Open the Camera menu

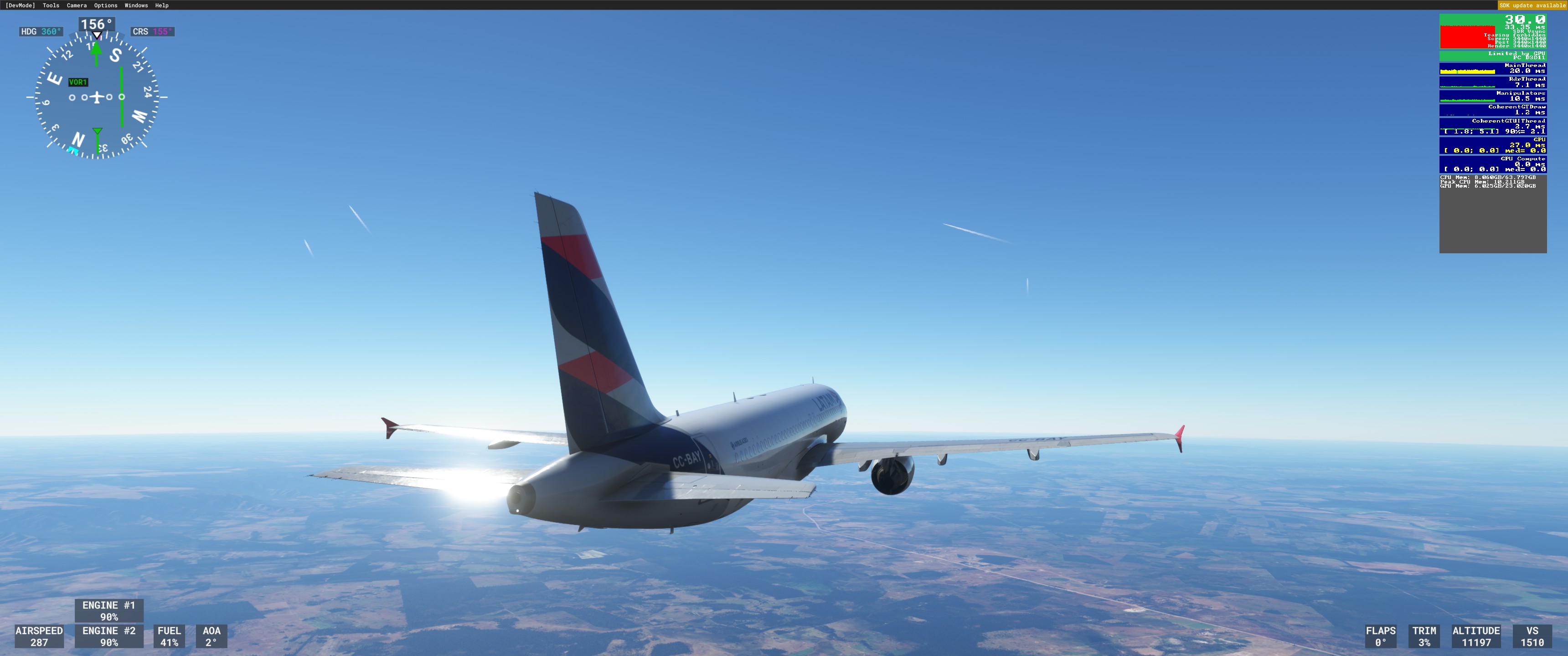coord(76,5)
